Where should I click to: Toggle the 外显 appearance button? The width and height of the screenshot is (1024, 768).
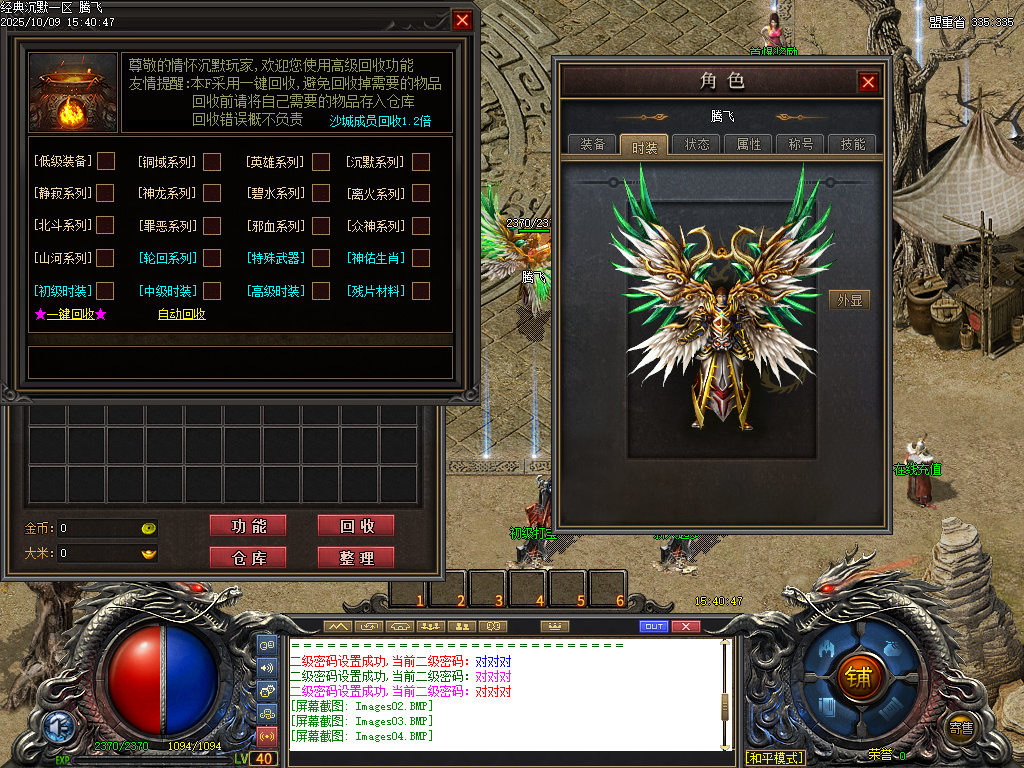pyautogui.click(x=849, y=299)
